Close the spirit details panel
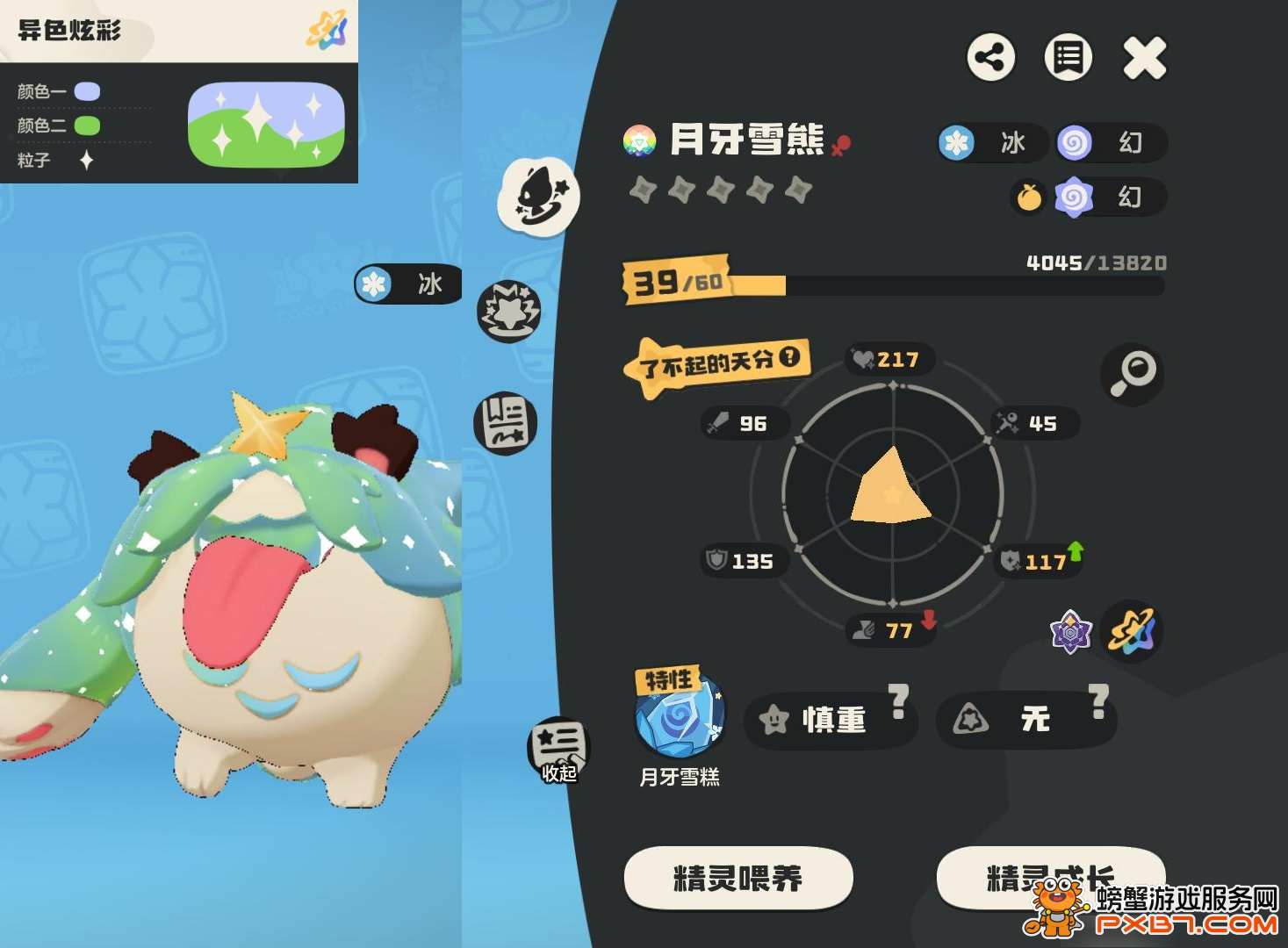 pyautogui.click(x=1145, y=59)
